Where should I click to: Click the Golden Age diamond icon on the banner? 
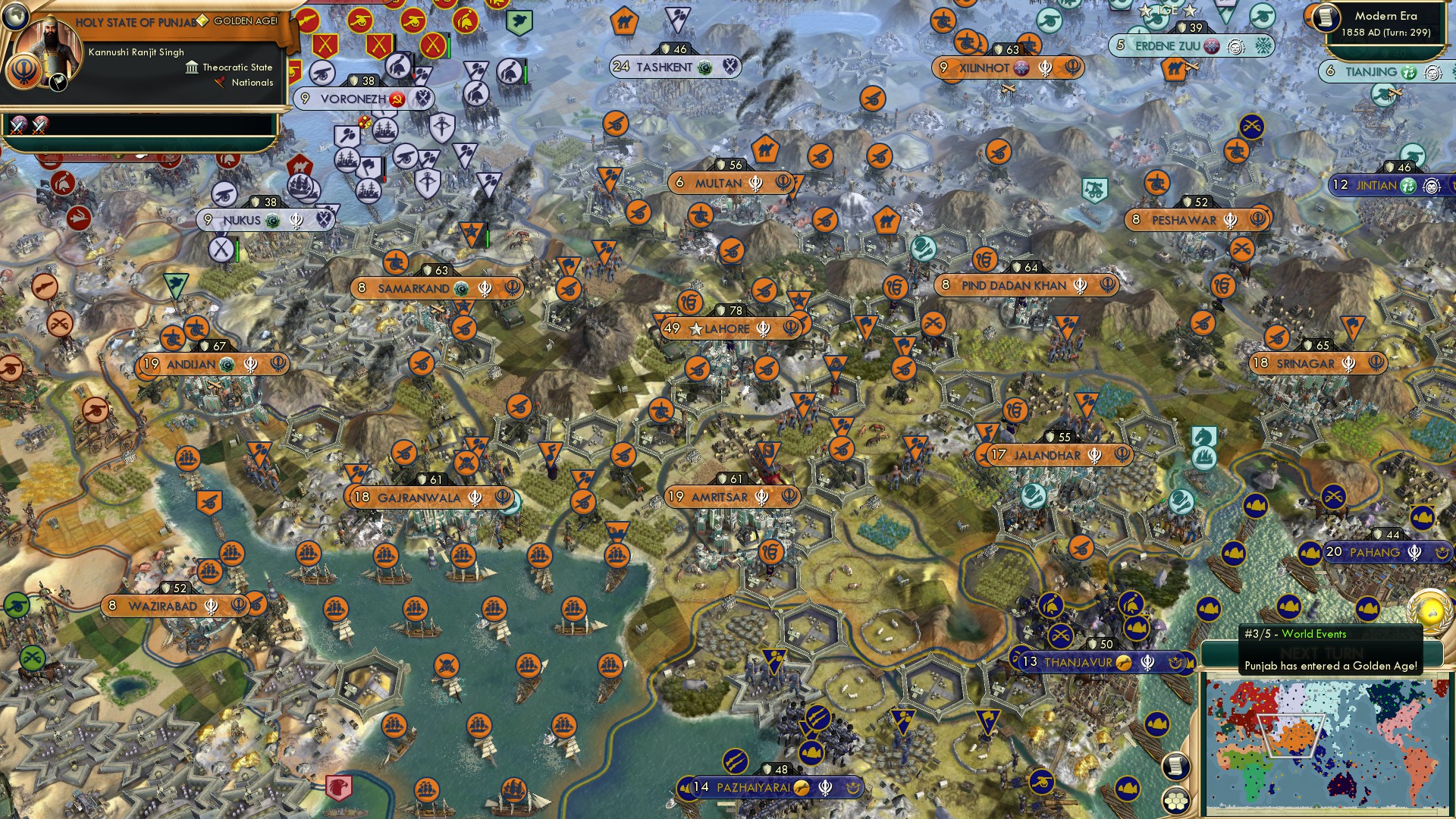click(202, 22)
